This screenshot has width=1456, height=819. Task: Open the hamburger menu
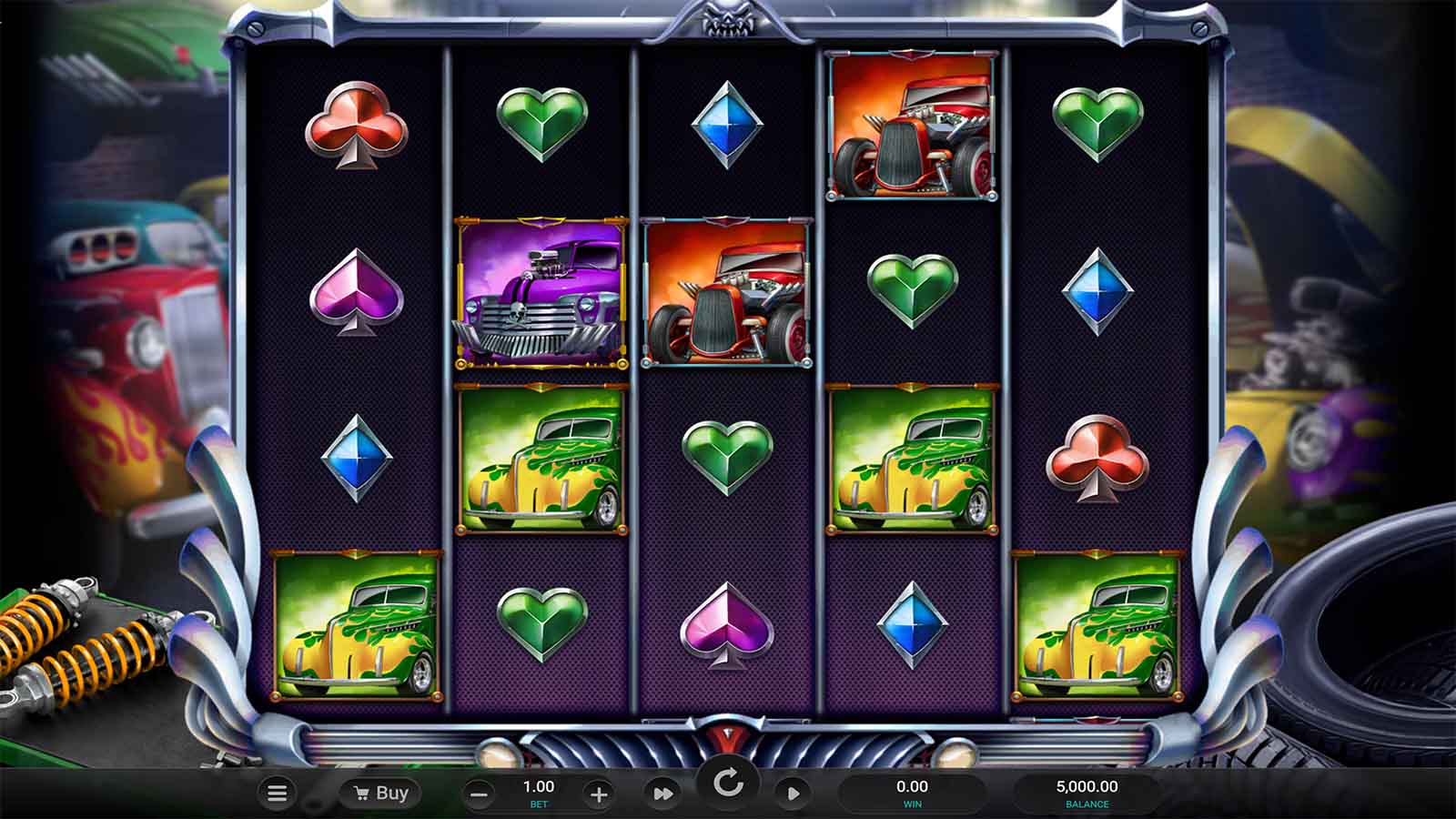[x=278, y=794]
